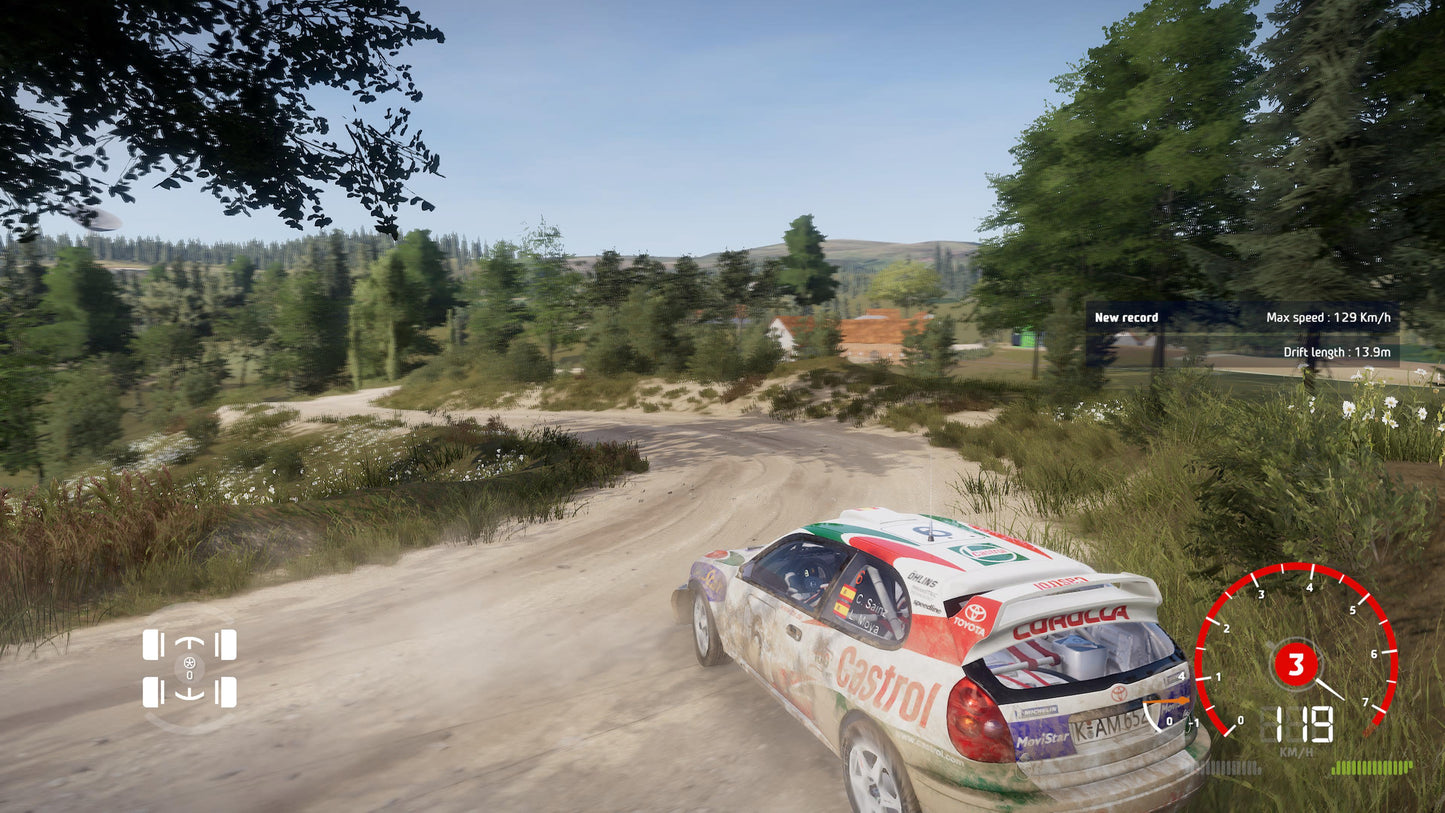Click the Michelin logo near the taillight
1445x813 pixels.
pyautogui.click(x=1040, y=711)
